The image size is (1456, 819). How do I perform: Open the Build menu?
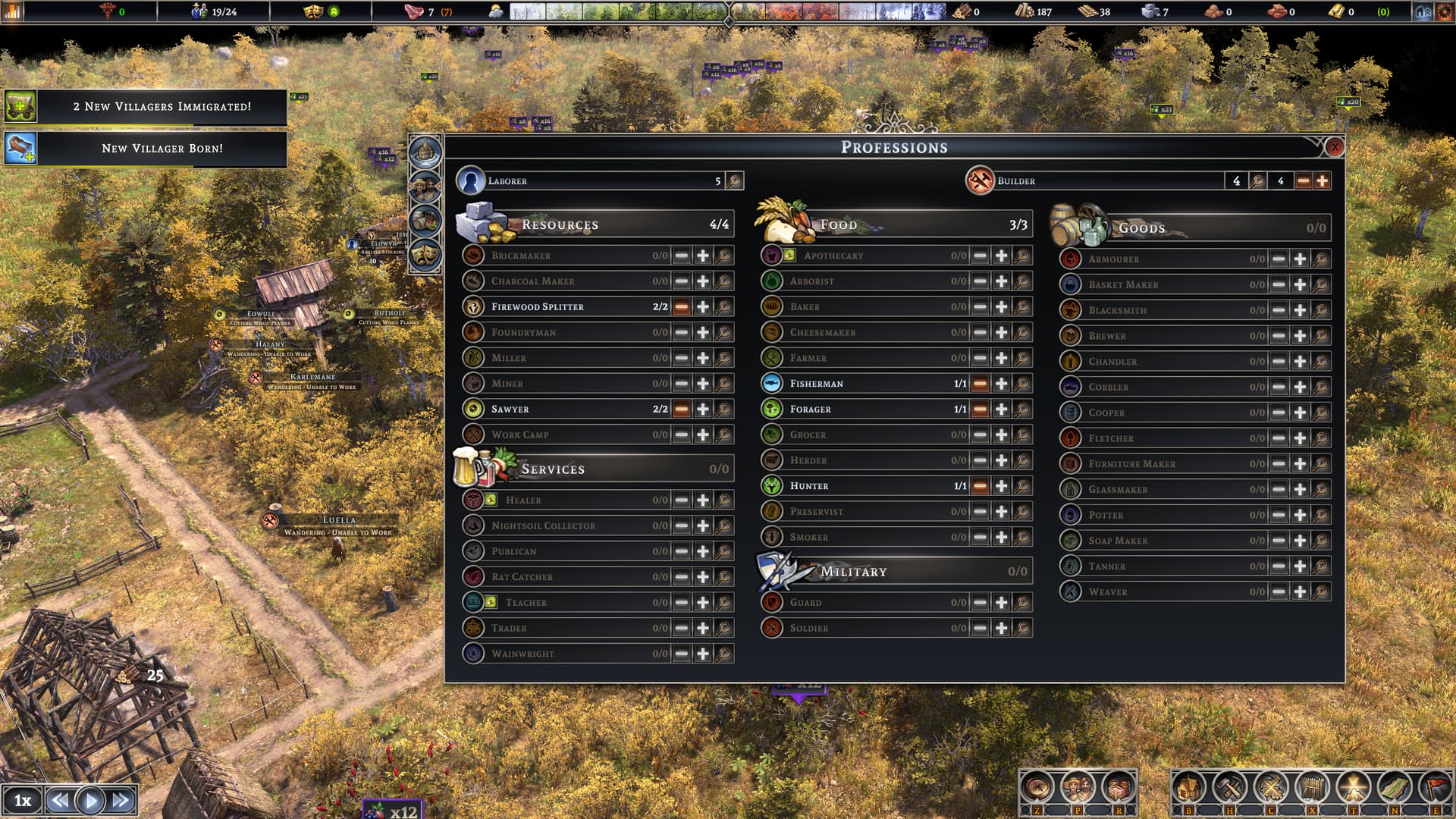click(1189, 787)
